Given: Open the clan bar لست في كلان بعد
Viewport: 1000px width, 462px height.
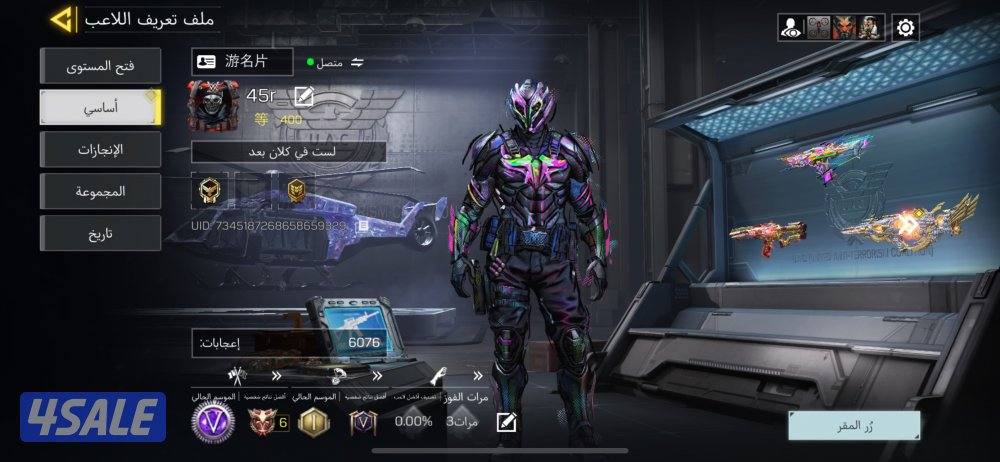Looking at the screenshot, I should [289, 152].
